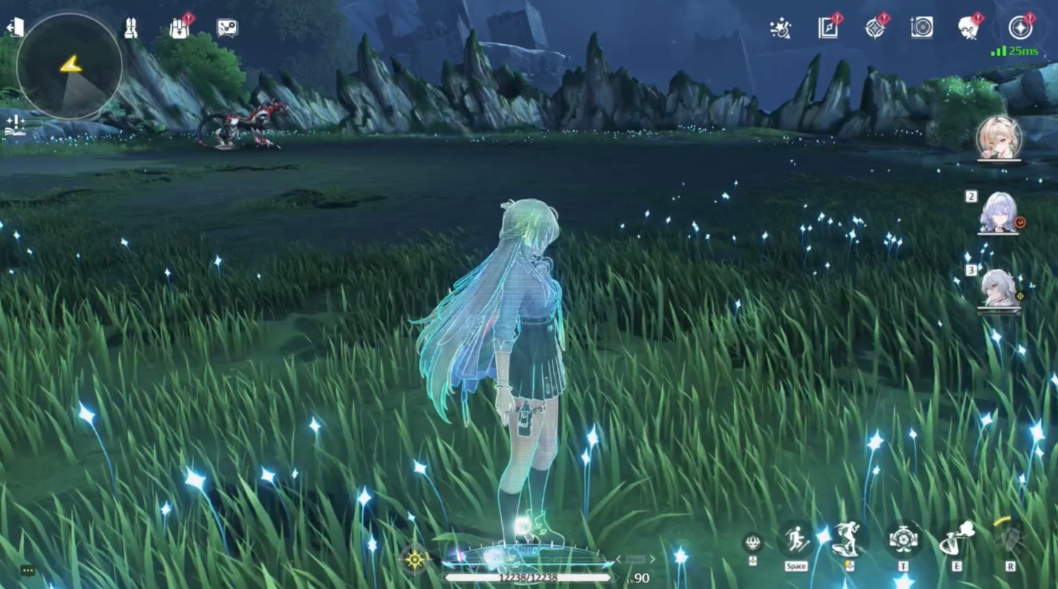Switch to party member number 2
1058x589 pixels.
click(998, 213)
